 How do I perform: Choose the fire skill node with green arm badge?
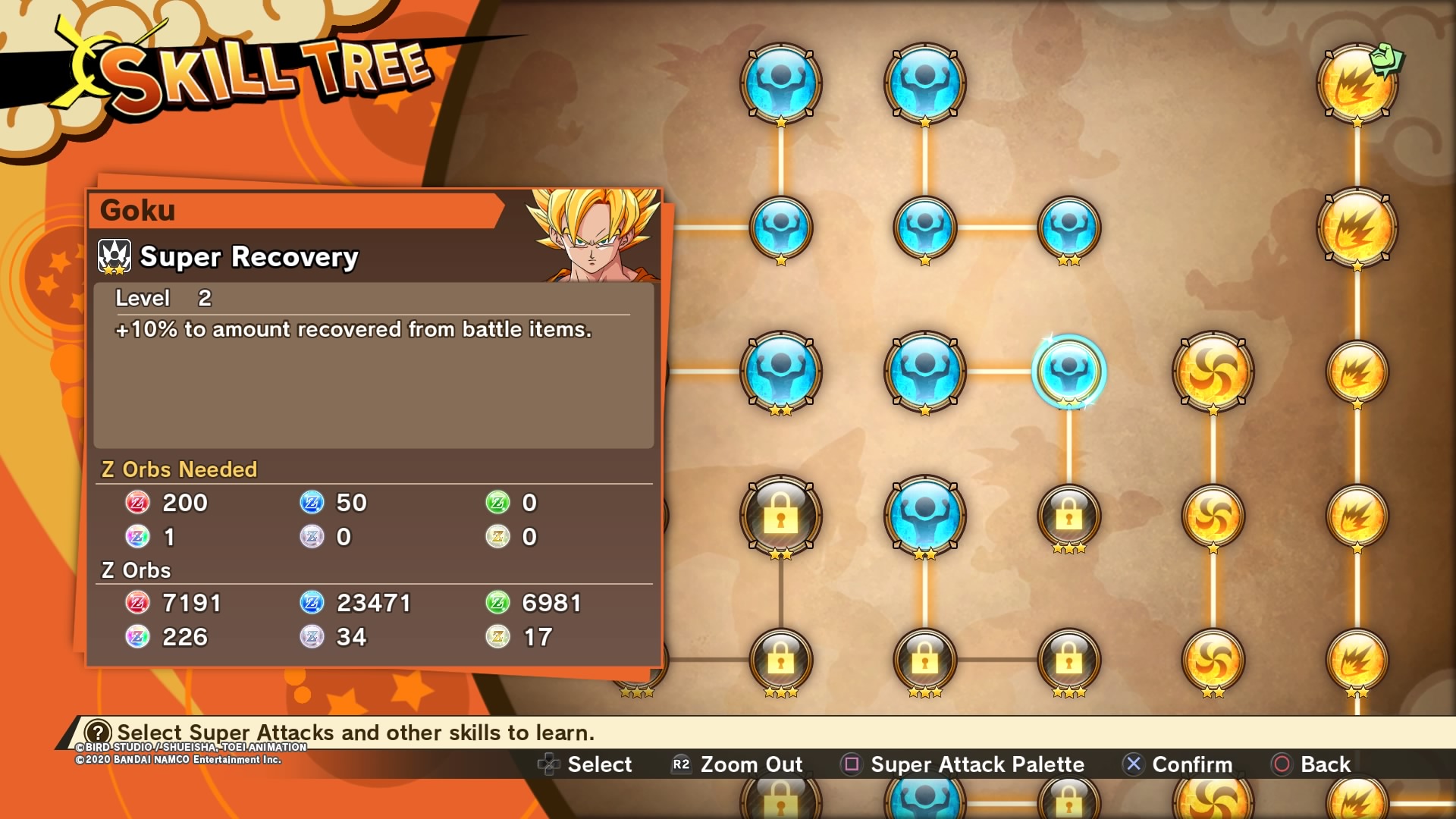(1357, 83)
